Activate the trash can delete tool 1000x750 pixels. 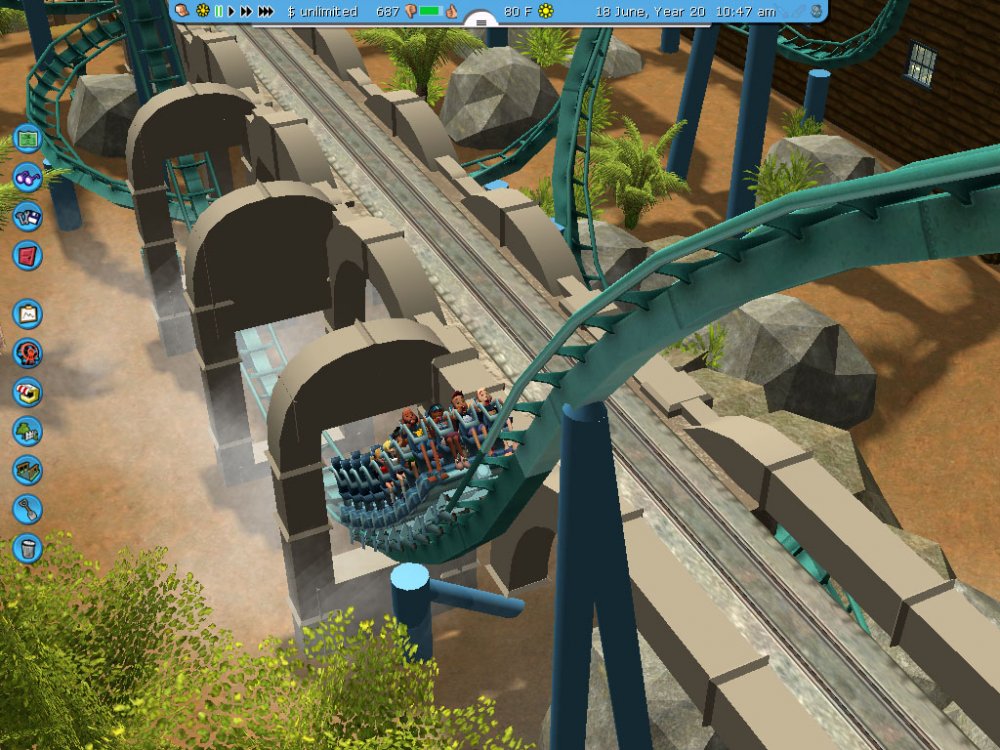(27, 548)
